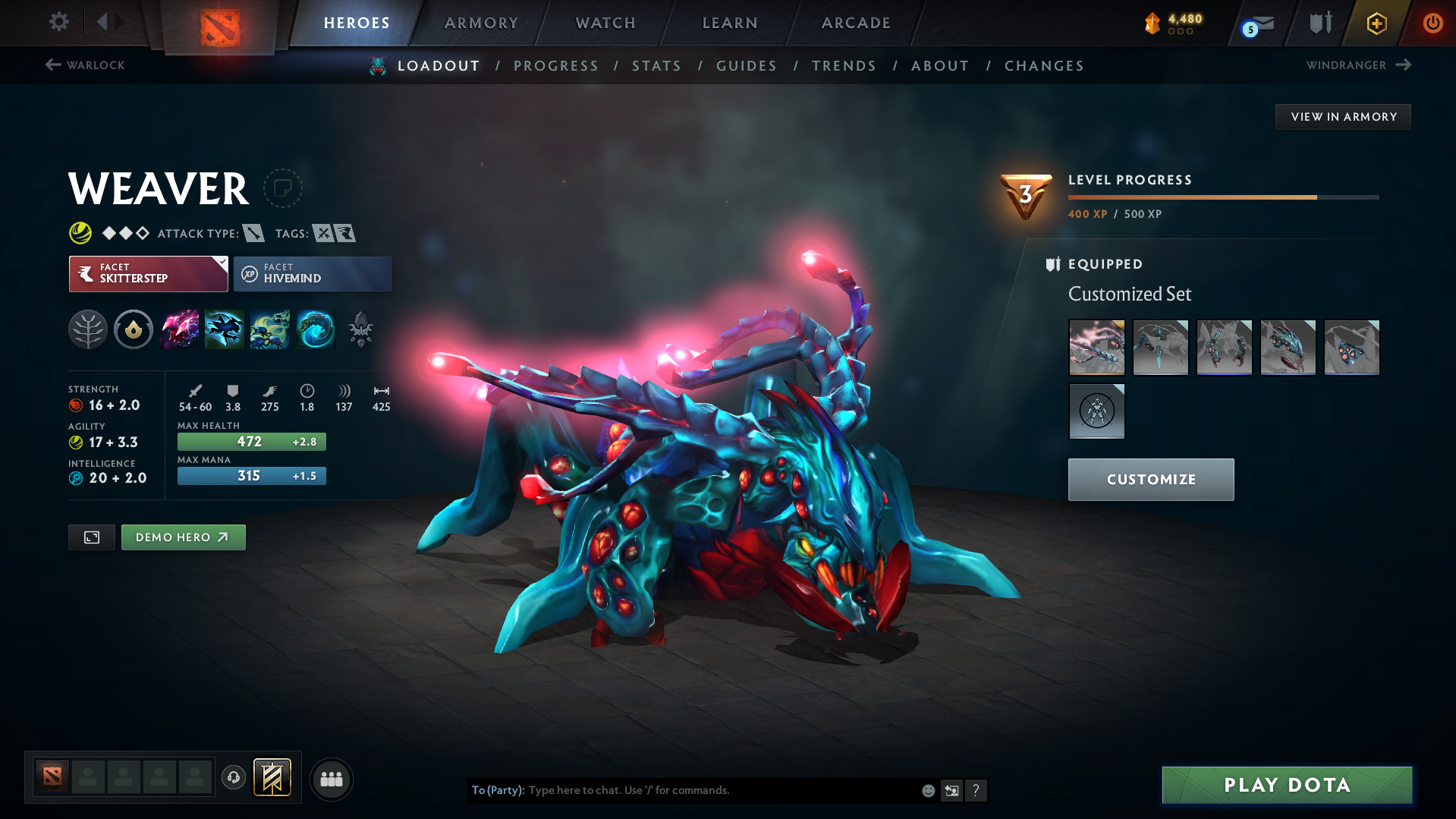Open the Dota Plus hexagon icon
This screenshot has height=819, width=1456.
click(x=1376, y=23)
